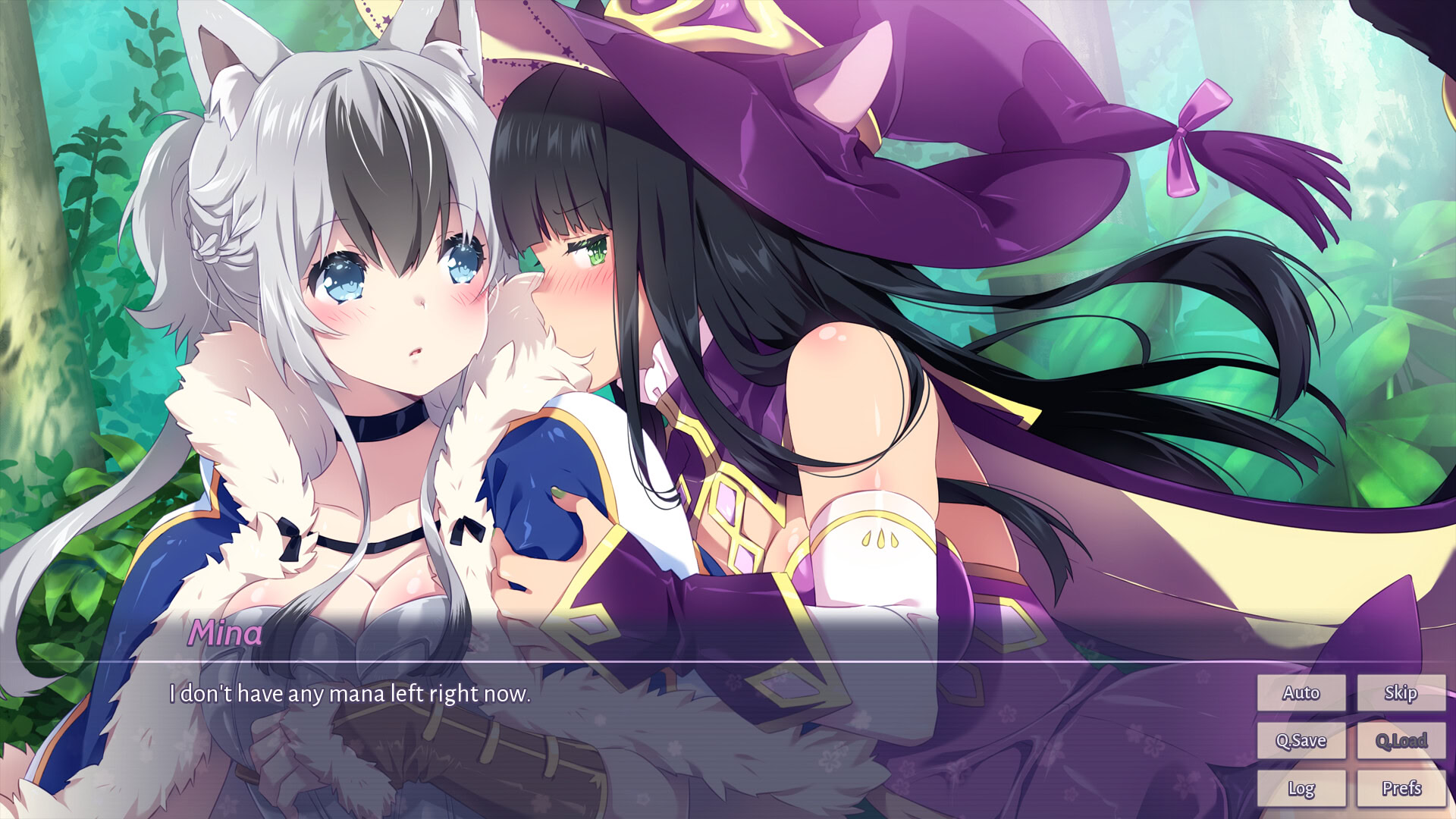1456x819 pixels.
Task: Review past conversation through the Log button
Action: point(1301,788)
